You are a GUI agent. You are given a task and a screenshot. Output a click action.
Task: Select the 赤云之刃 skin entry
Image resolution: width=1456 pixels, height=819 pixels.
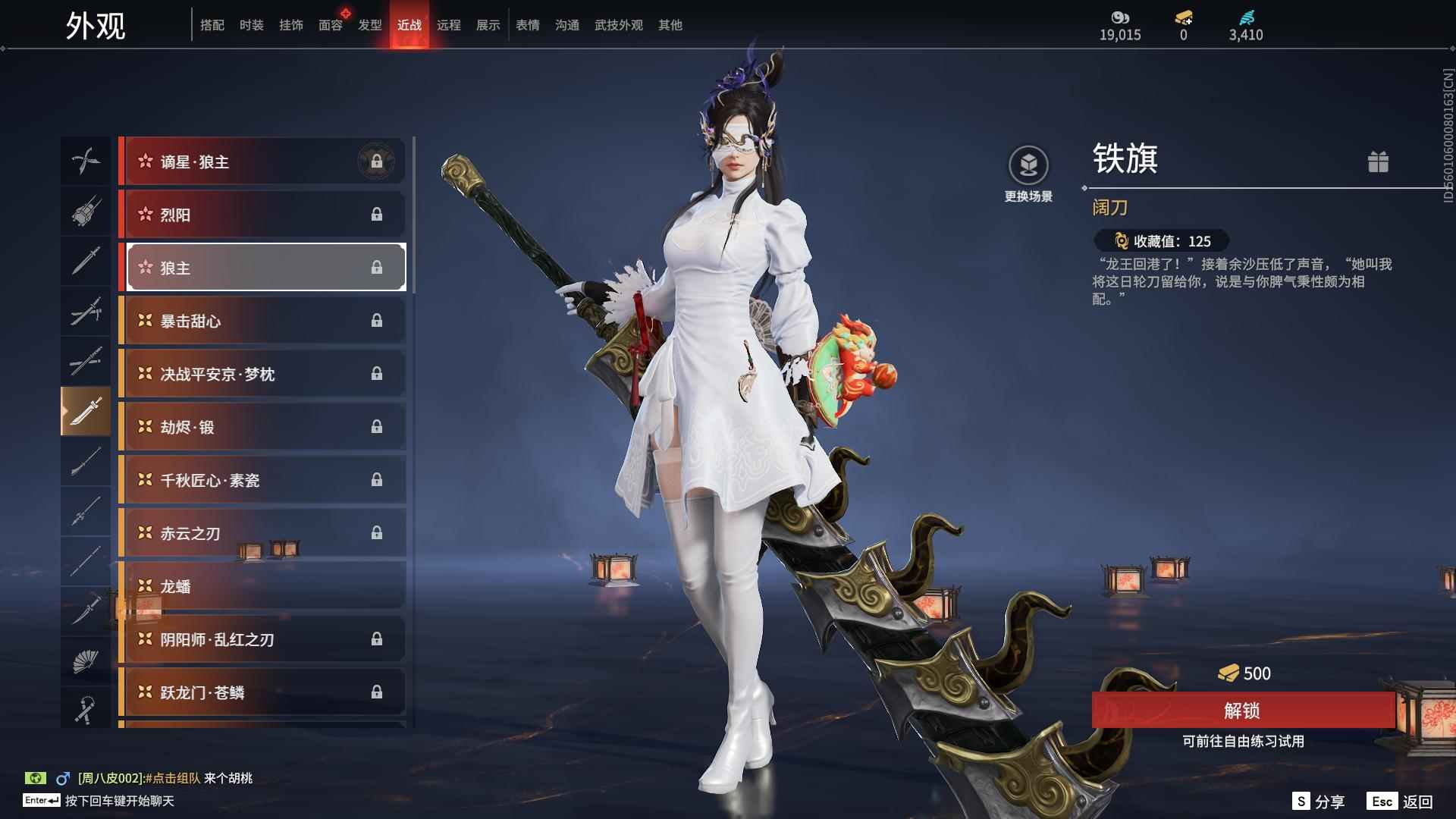pos(262,533)
